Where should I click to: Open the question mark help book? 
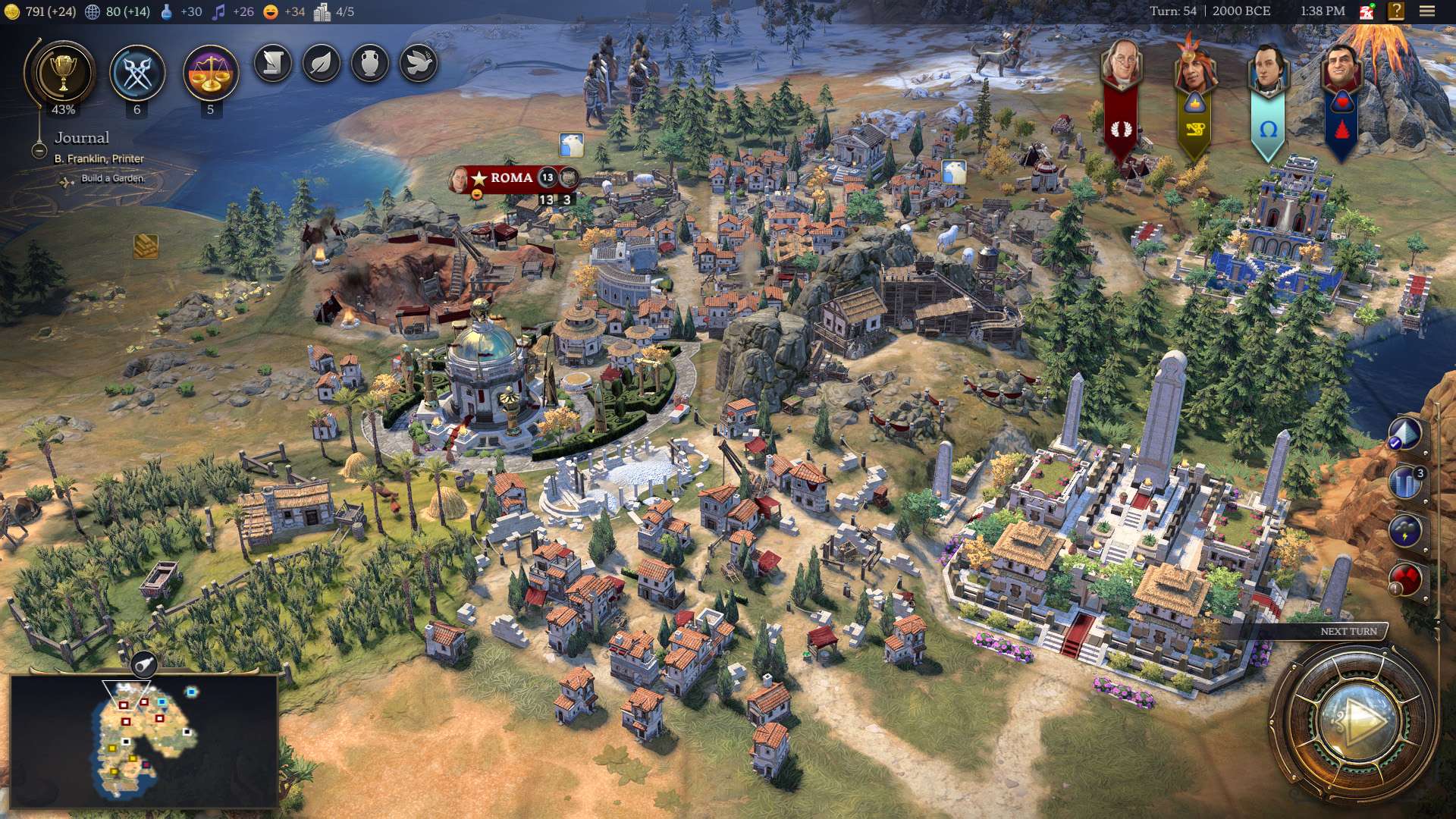click(1396, 11)
